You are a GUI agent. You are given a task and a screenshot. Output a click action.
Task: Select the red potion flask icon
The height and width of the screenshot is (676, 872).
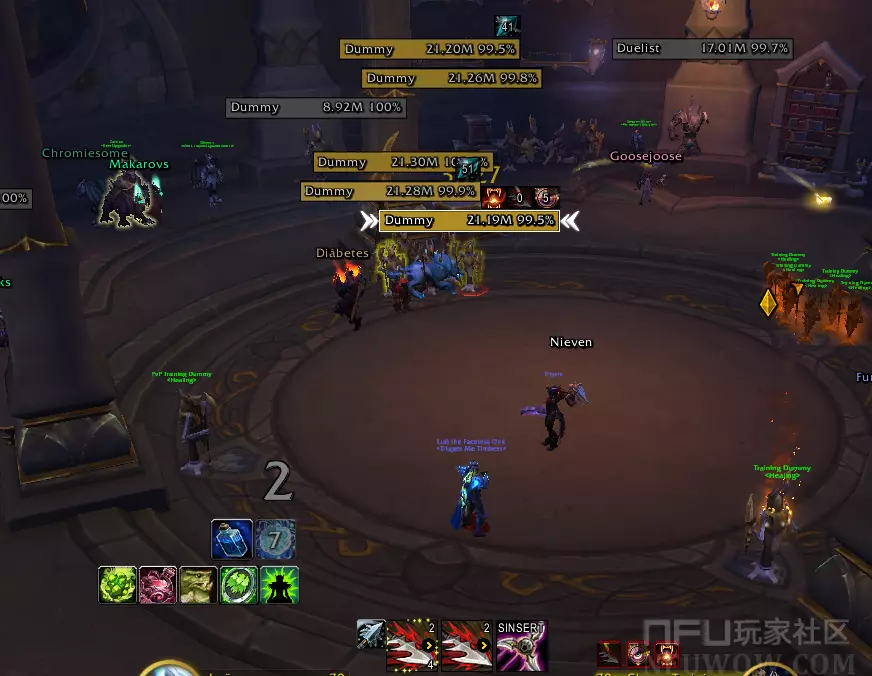pyautogui.click(x=158, y=585)
